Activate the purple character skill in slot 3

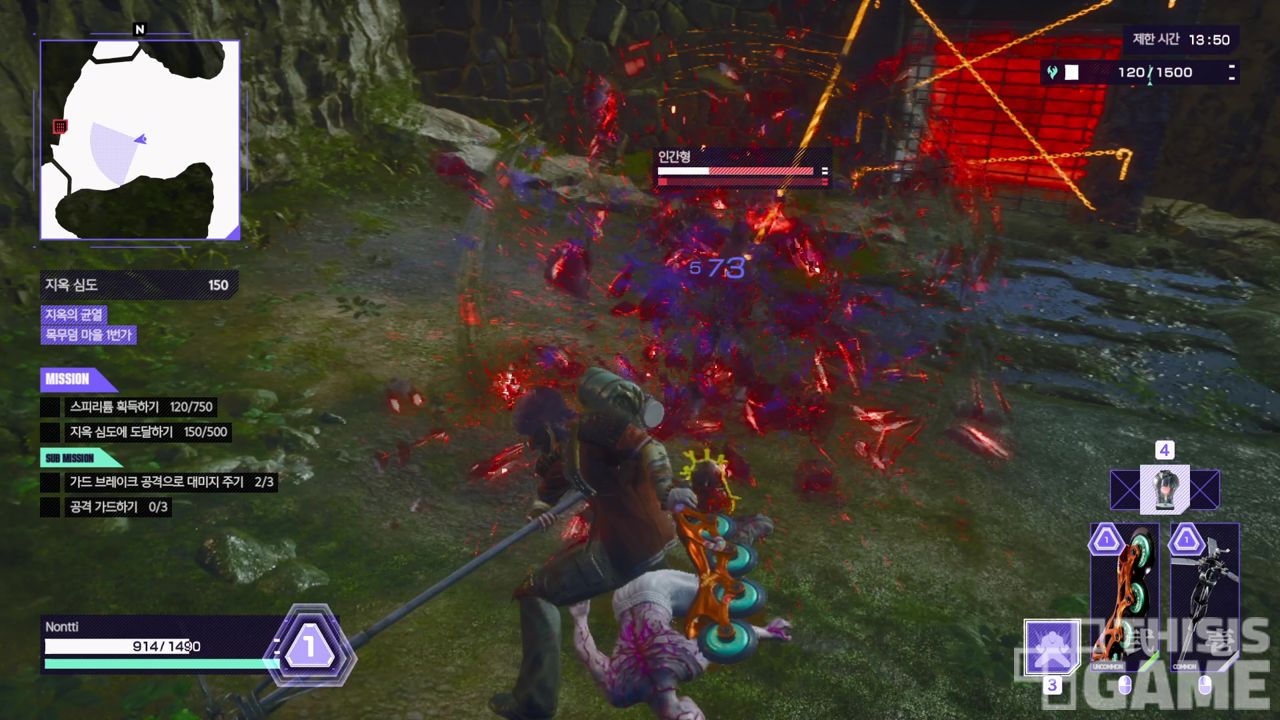pyautogui.click(x=1052, y=647)
